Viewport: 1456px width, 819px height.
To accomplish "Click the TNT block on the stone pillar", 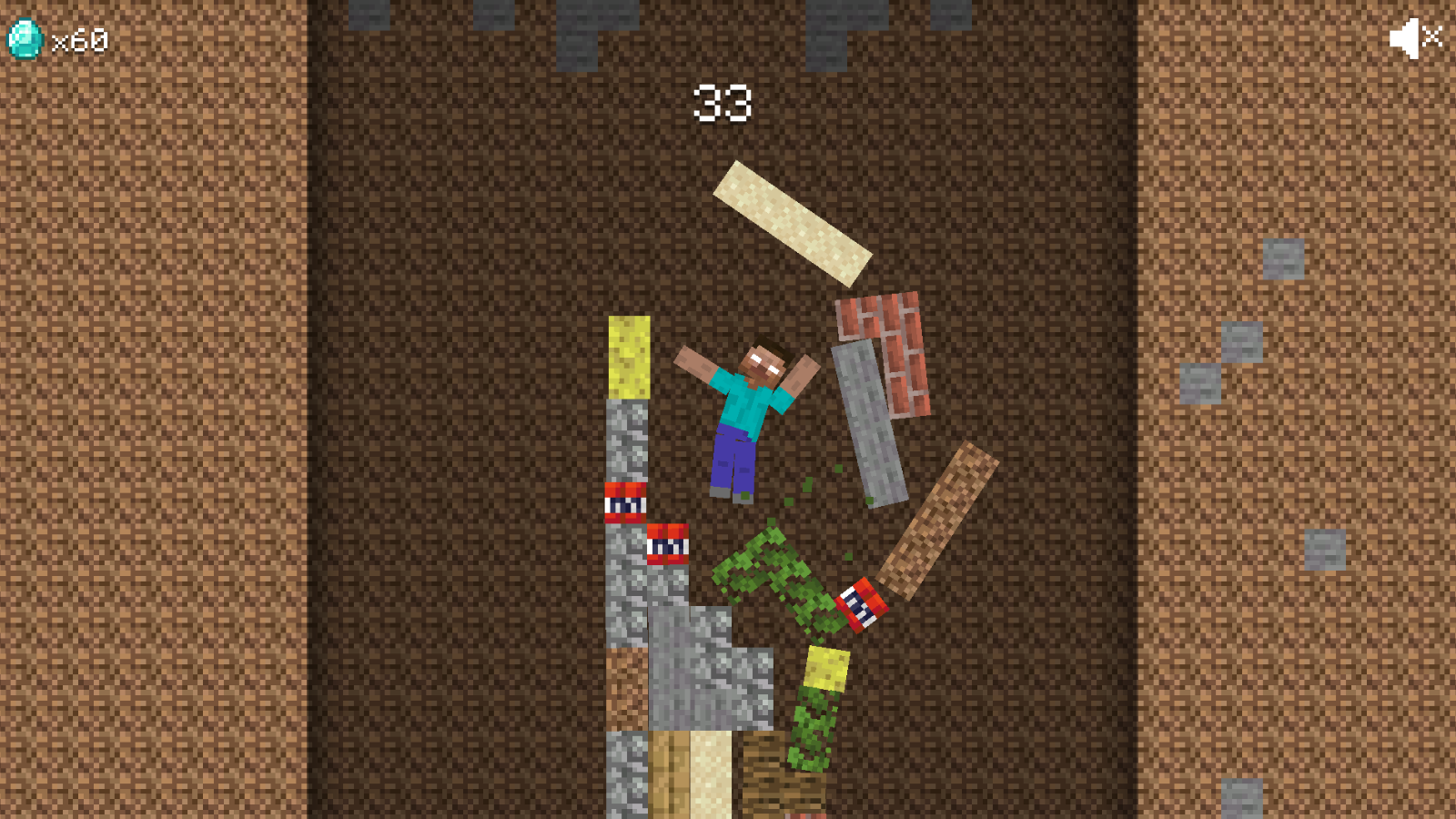I will (x=665, y=546).
